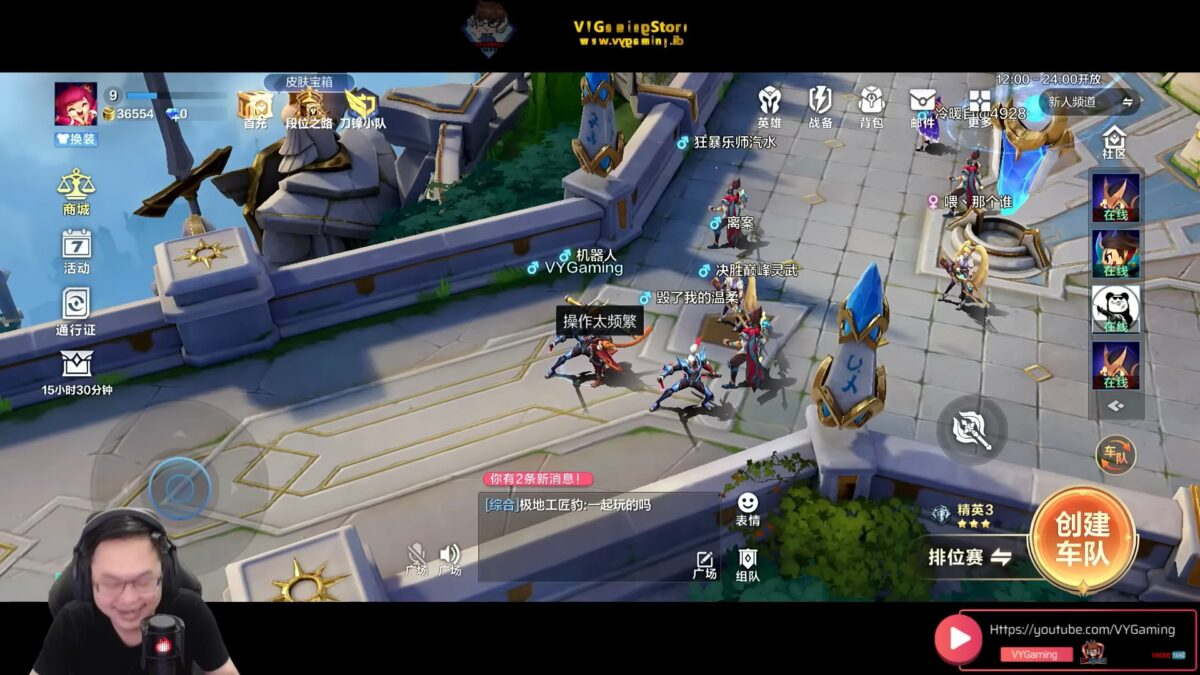Open the 英雄 heroes menu
1200x675 pixels.
point(769,106)
